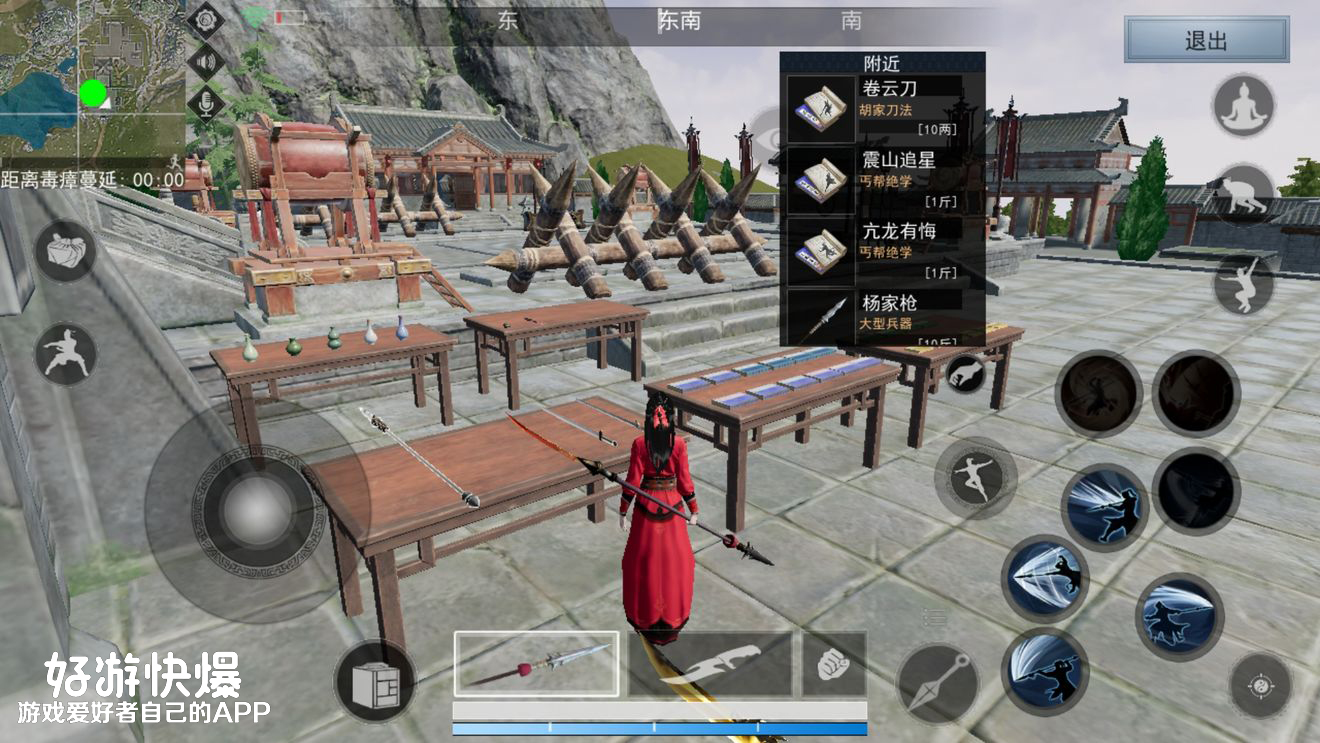The image size is (1320, 743).
Task: Toggle the voice chat microphone
Action: point(206,103)
